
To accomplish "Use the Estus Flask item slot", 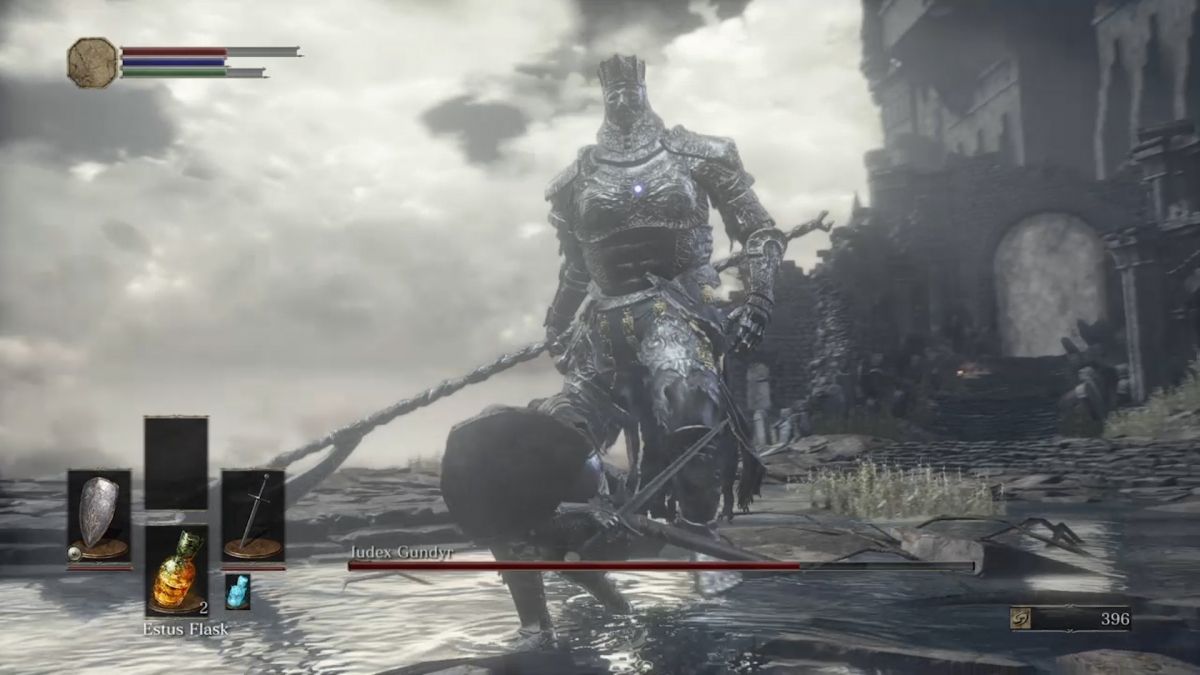I will click(176, 570).
